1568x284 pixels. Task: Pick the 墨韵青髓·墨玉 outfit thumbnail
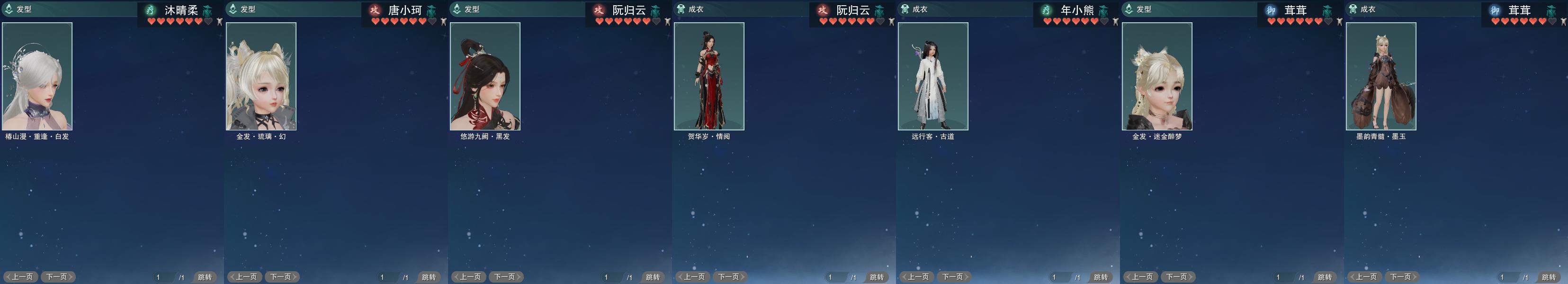pyautogui.click(x=1381, y=76)
